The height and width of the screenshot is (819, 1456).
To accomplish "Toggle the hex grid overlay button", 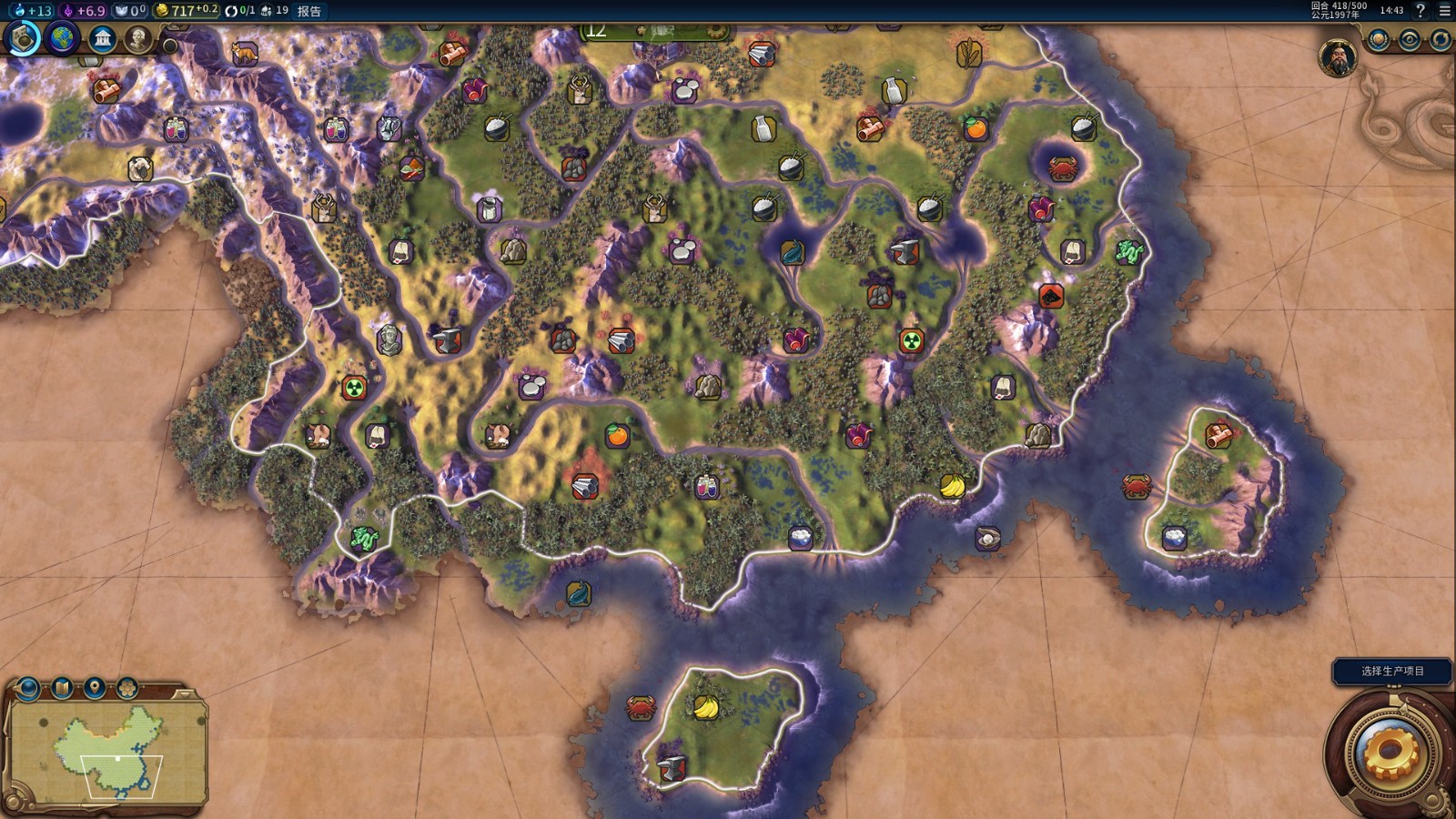I will pos(127,689).
